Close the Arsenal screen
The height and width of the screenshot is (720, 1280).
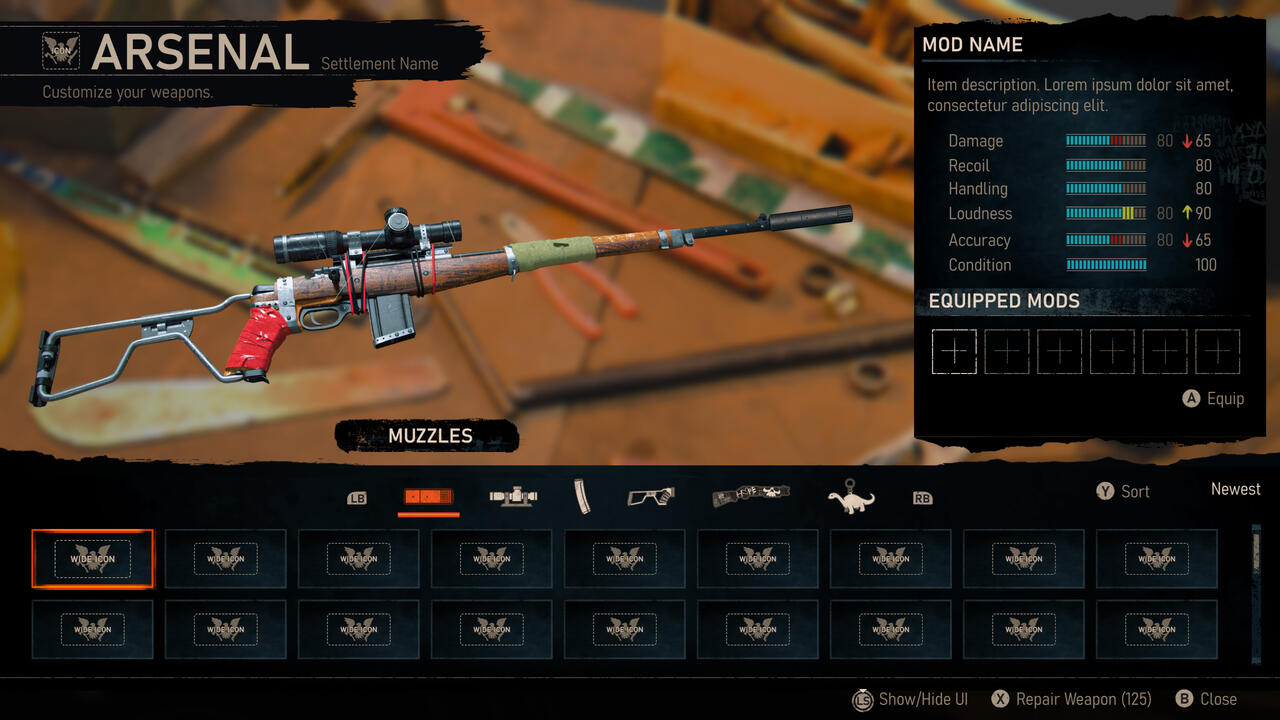point(1207,699)
